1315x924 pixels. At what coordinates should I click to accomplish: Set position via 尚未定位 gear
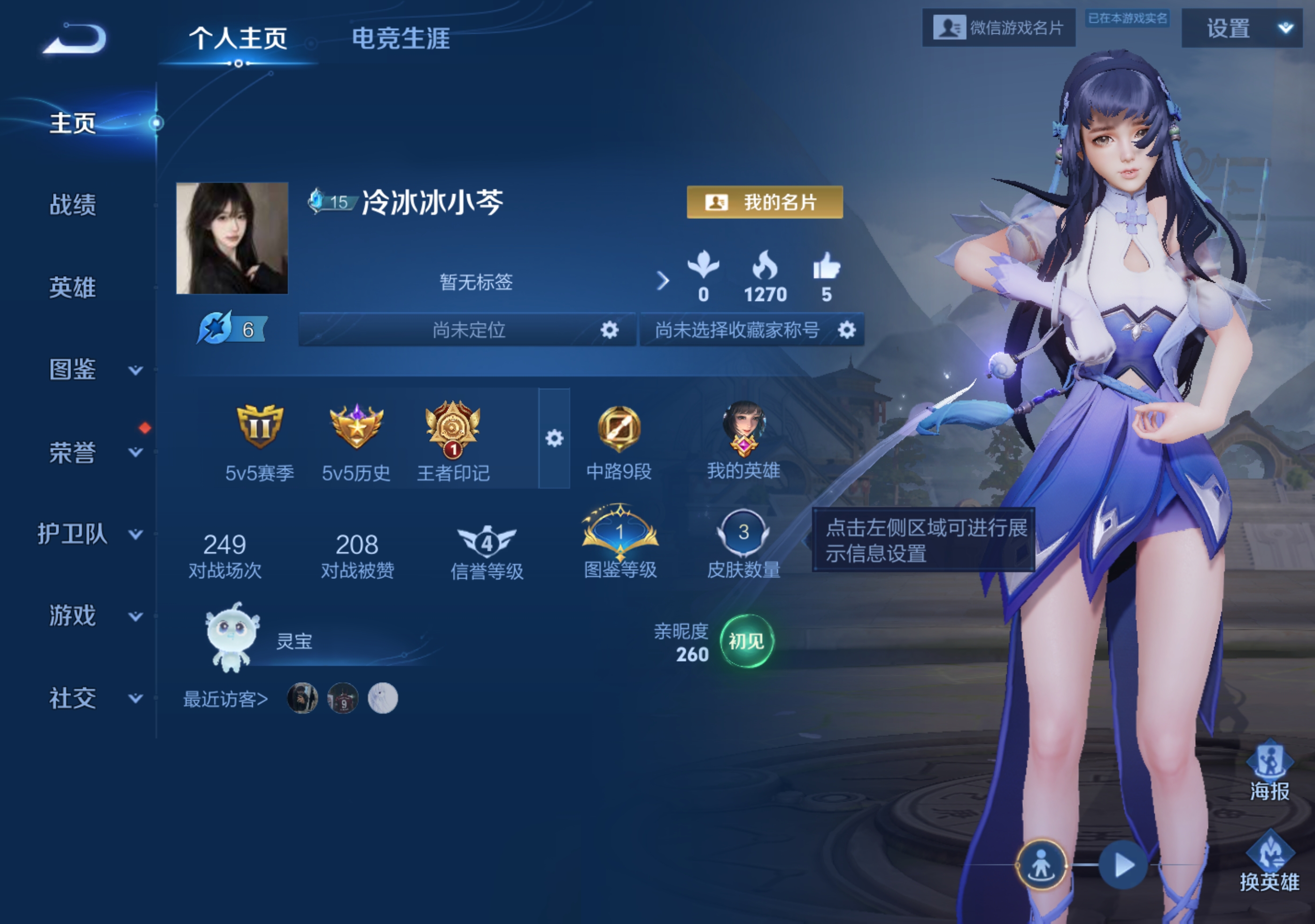(x=610, y=330)
